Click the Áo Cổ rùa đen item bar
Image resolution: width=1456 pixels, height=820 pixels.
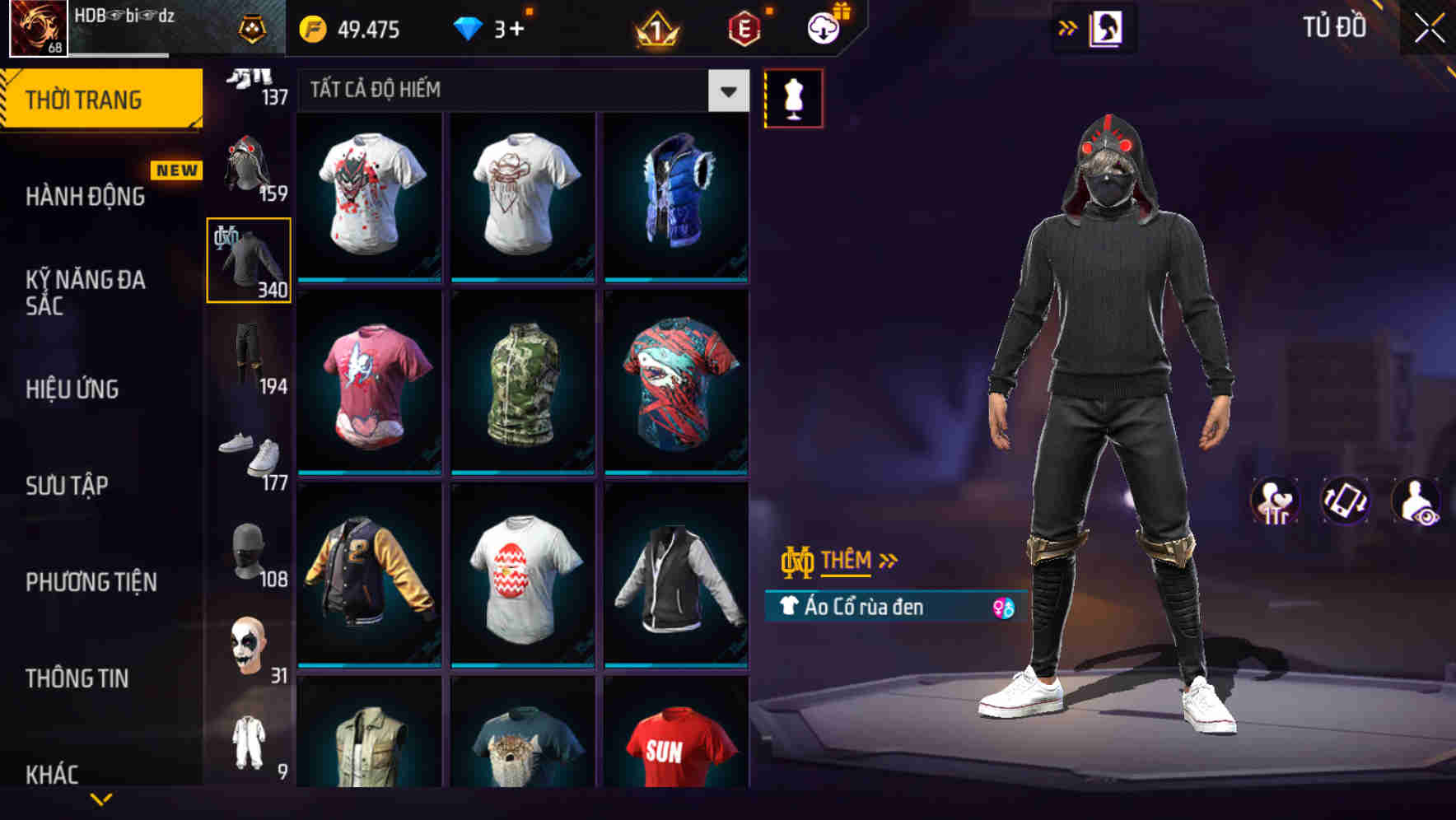(889, 607)
